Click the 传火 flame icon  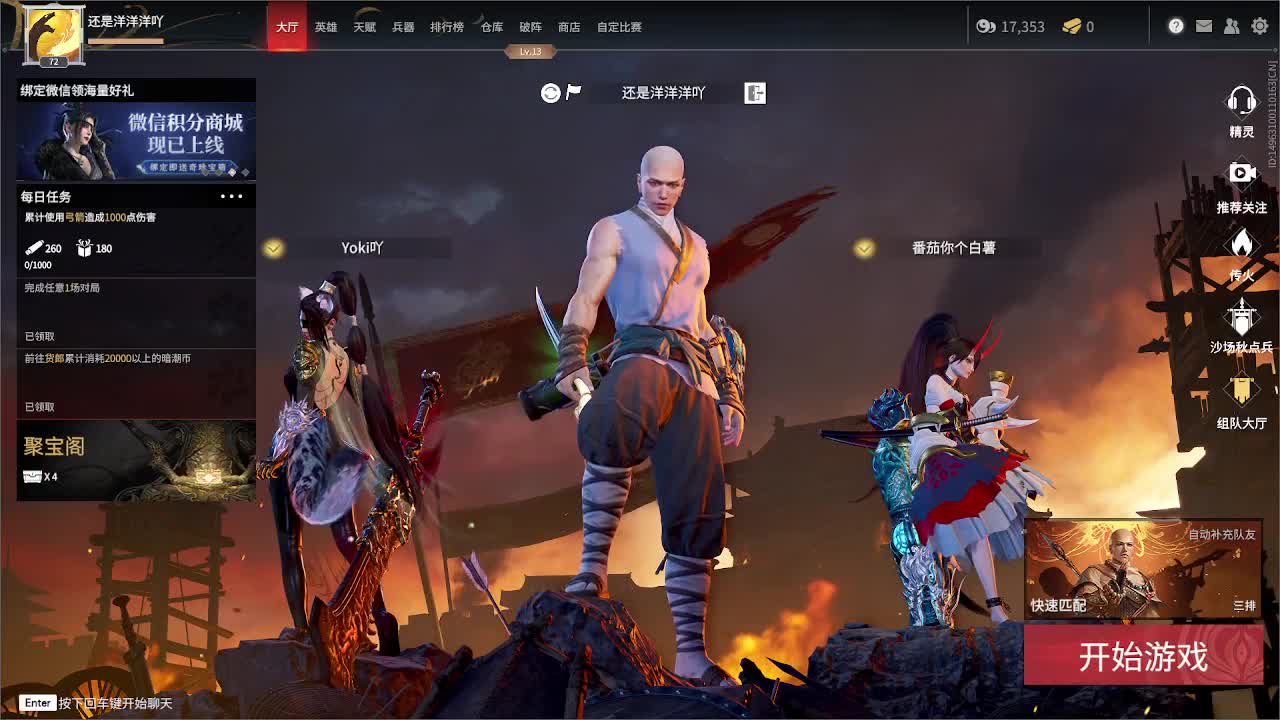click(x=1240, y=245)
